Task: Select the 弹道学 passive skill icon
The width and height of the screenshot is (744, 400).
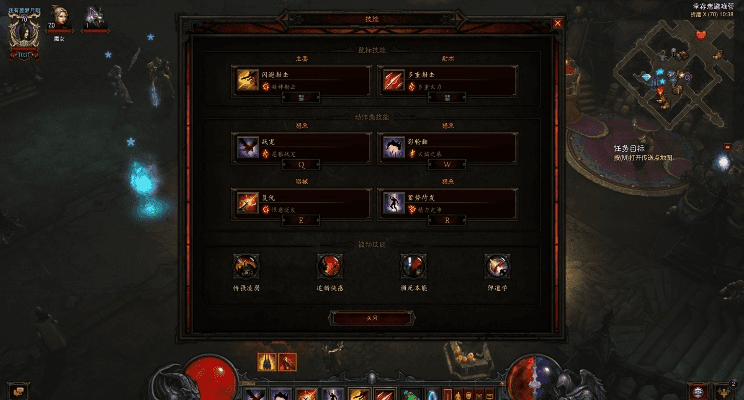Action: point(496,266)
